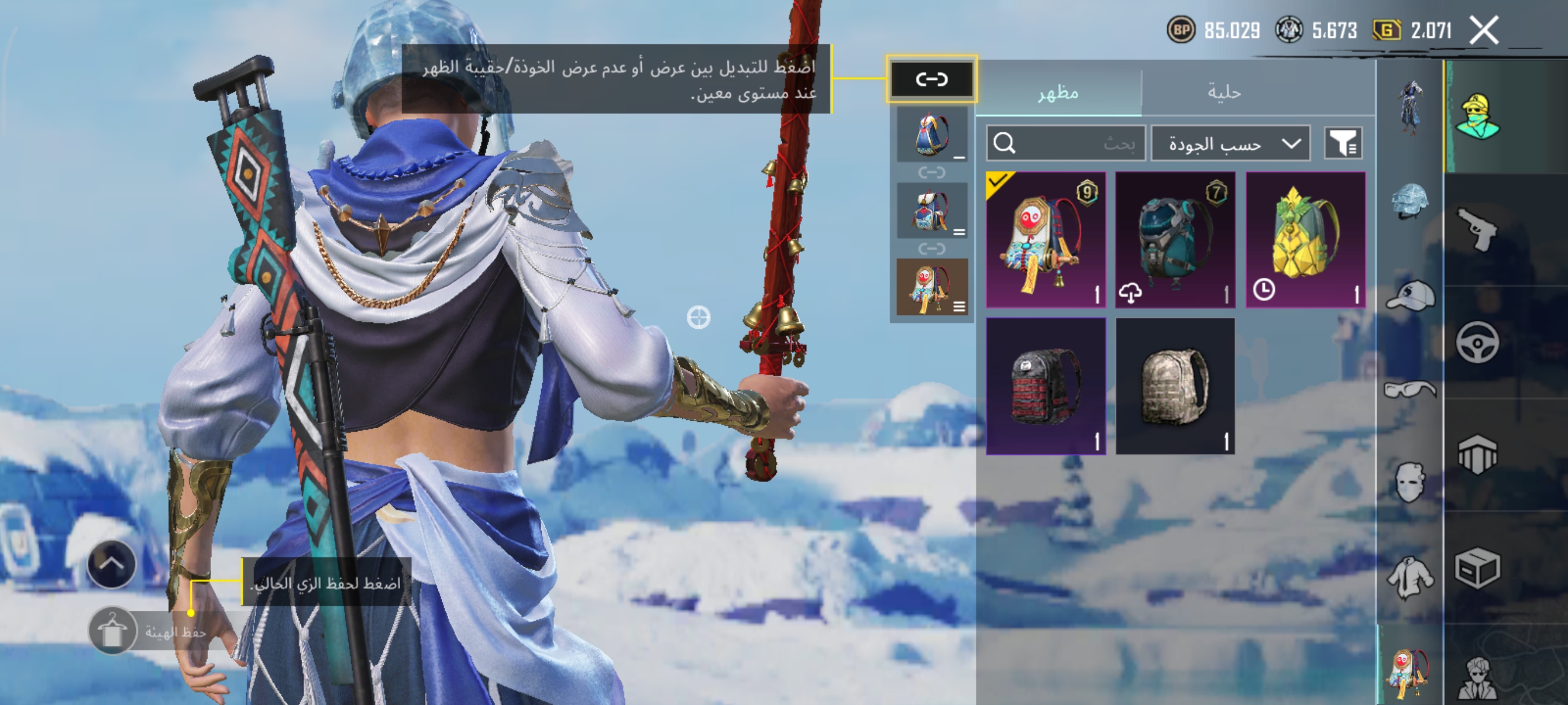Expand the round up-arrow button
The image size is (1568, 705).
point(112,564)
